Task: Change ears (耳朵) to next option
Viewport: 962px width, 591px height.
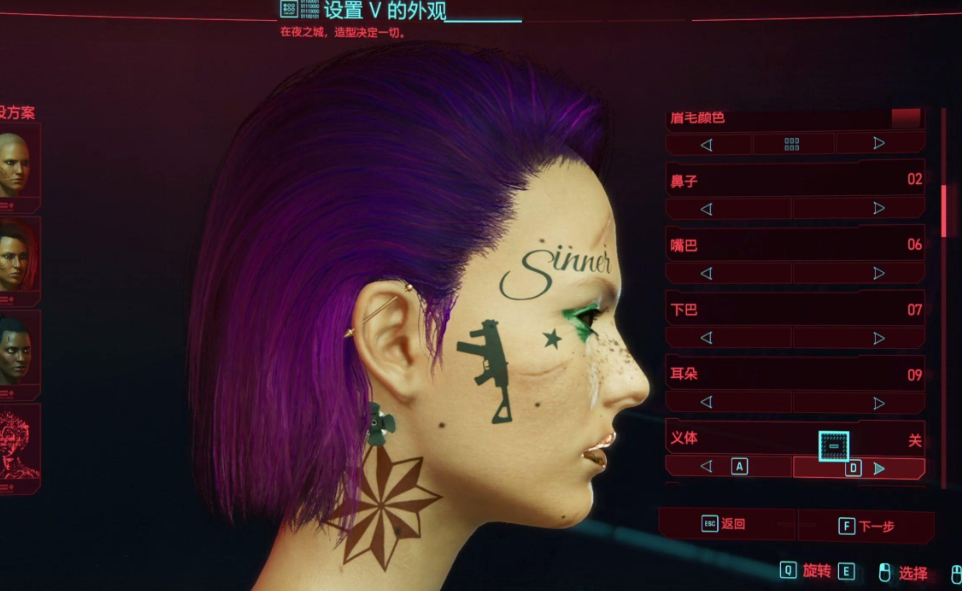Action: tap(879, 403)
